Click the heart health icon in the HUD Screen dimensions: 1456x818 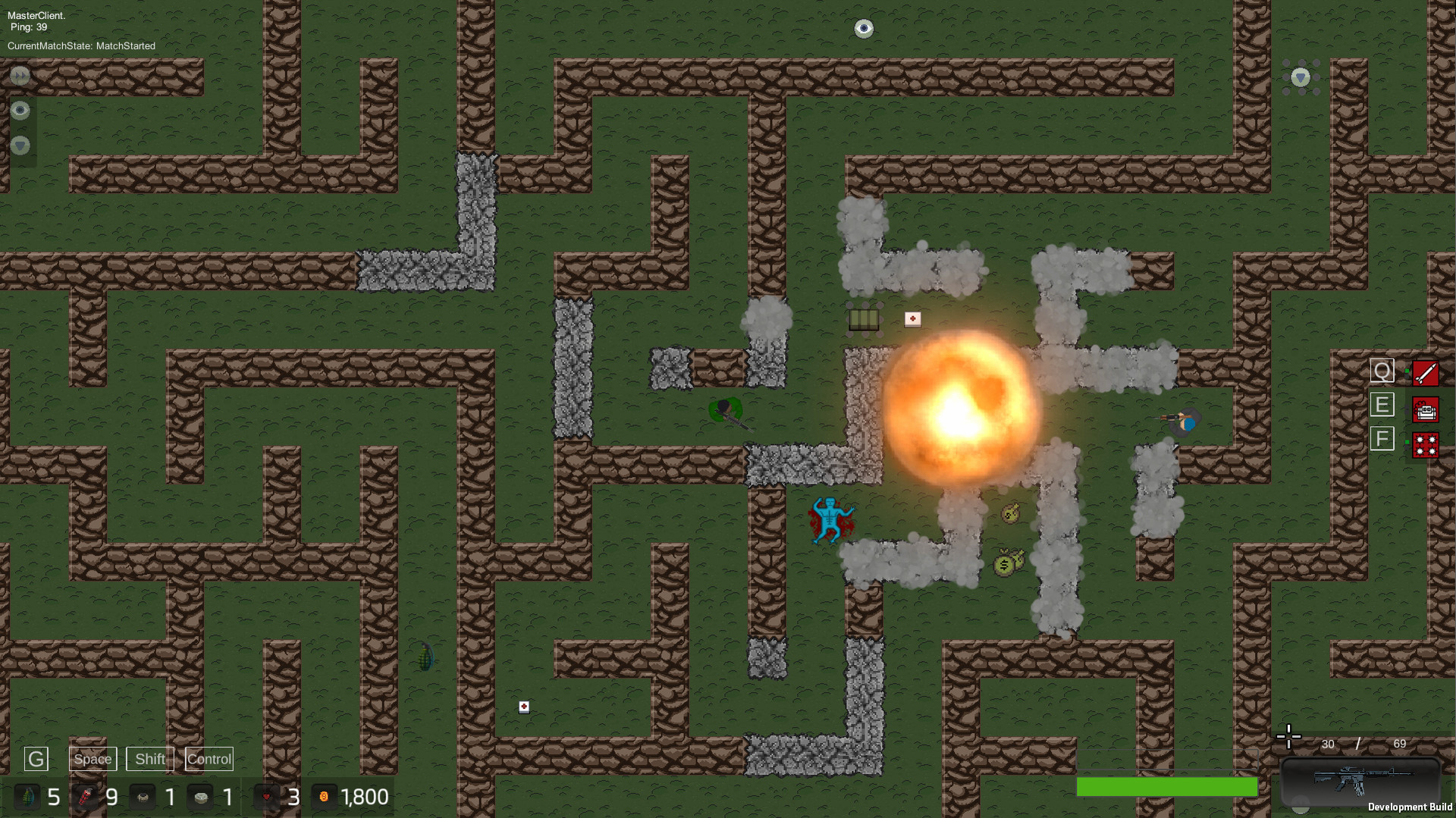(x=267, y=797)
